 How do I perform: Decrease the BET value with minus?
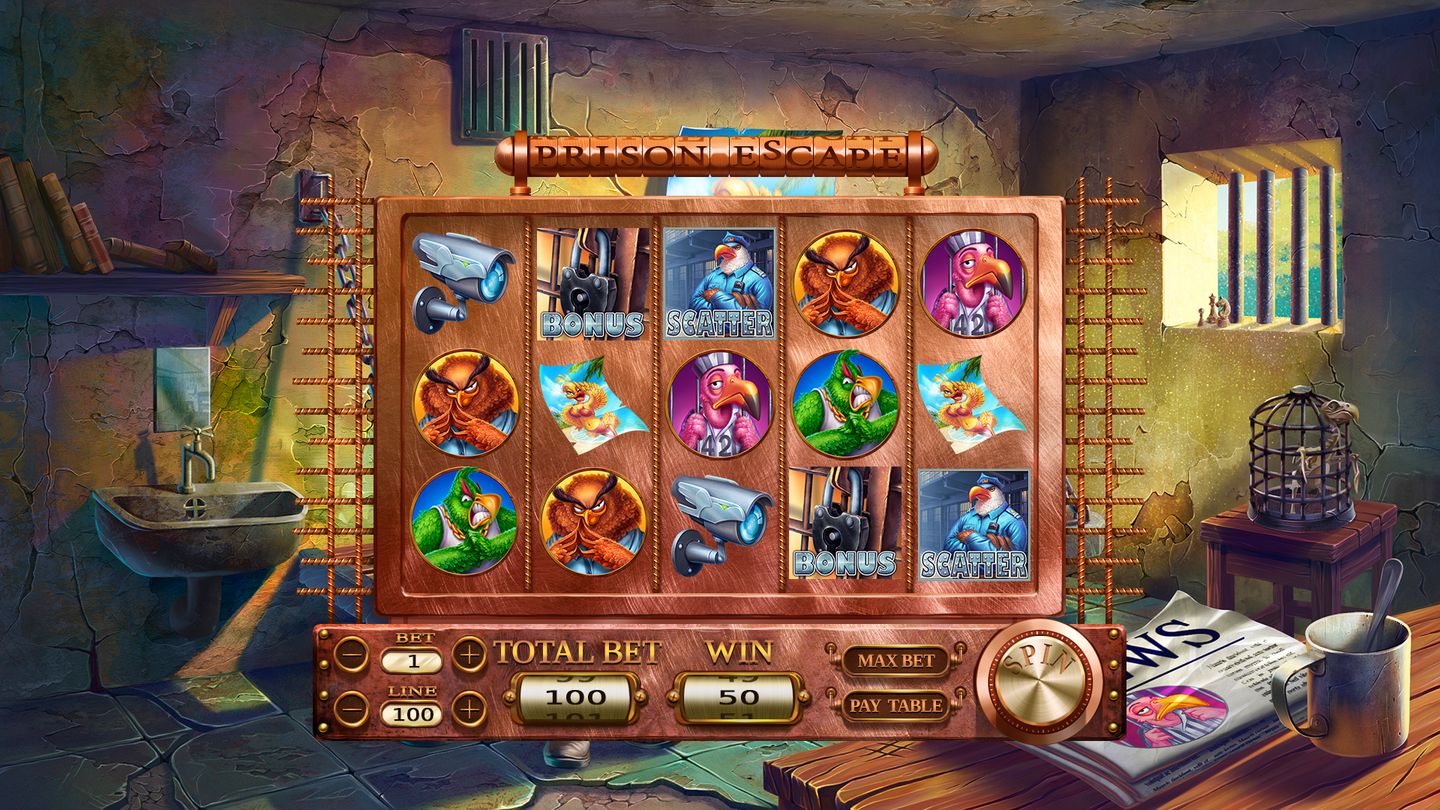(351, 655)
